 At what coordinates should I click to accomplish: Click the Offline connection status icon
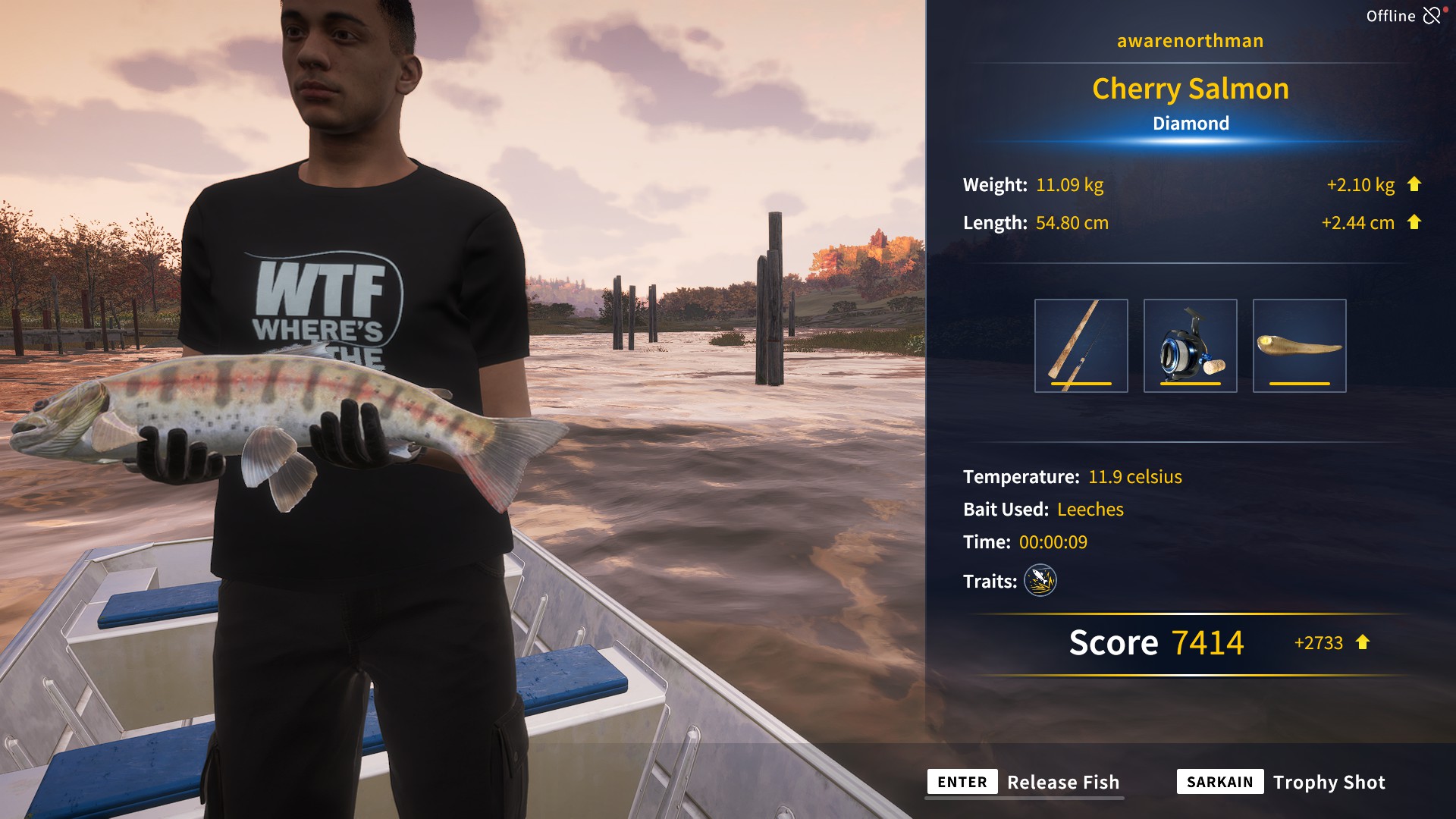[x=1432, y=16]
